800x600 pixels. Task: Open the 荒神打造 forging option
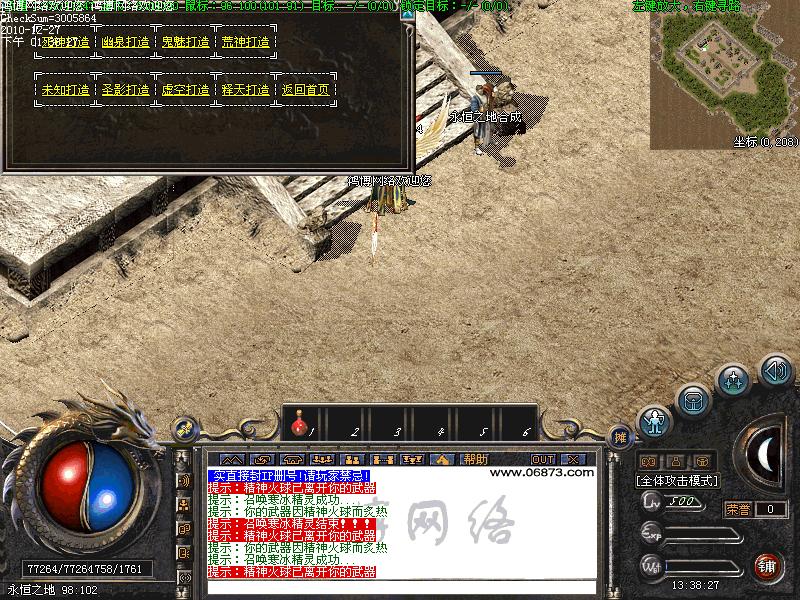(x=246, y=42)
